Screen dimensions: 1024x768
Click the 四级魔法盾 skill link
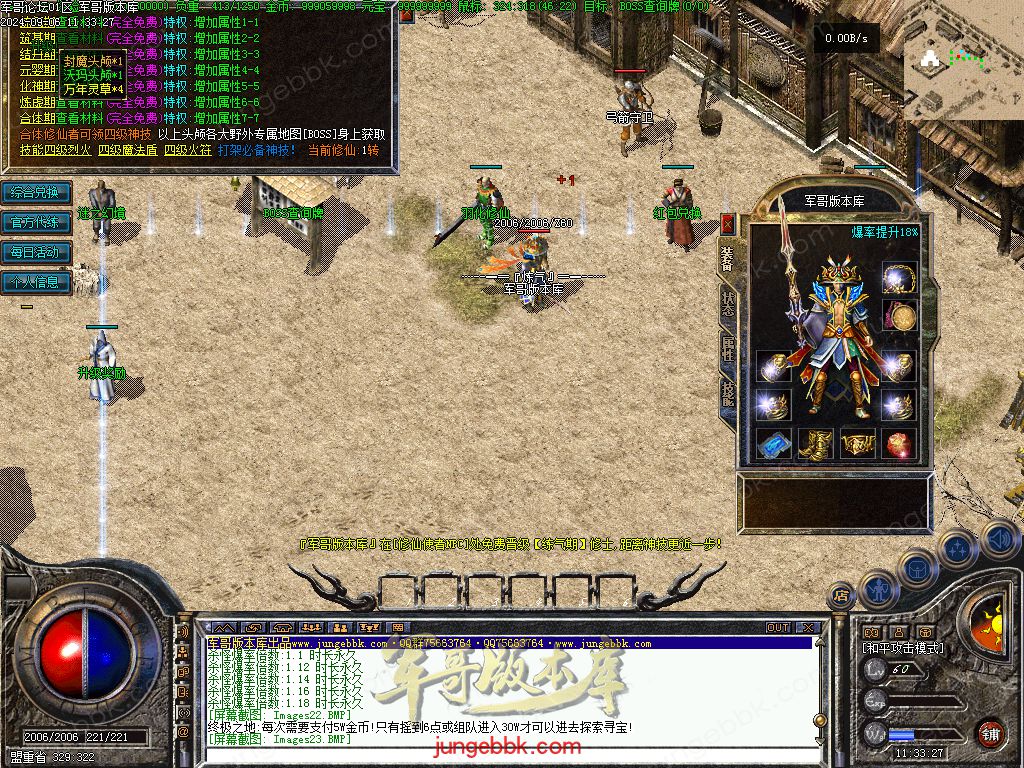[126, 150]
